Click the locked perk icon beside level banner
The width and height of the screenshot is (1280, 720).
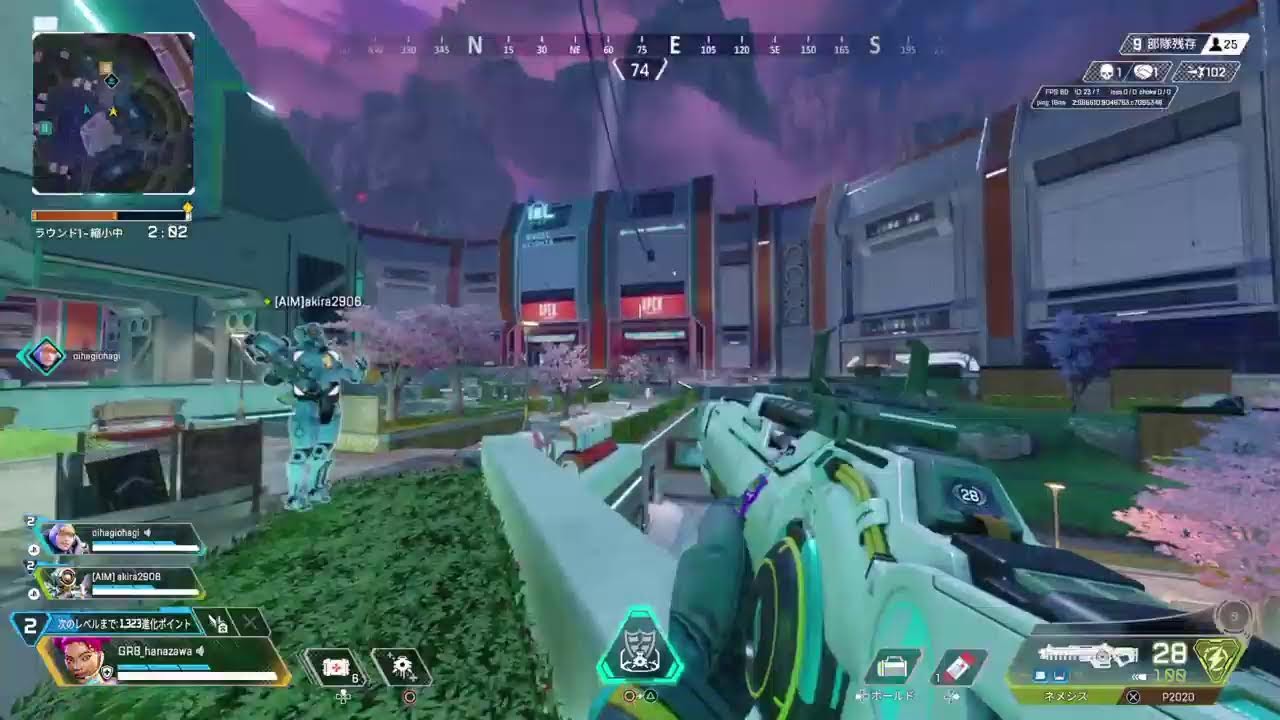[x=218, y=623]
